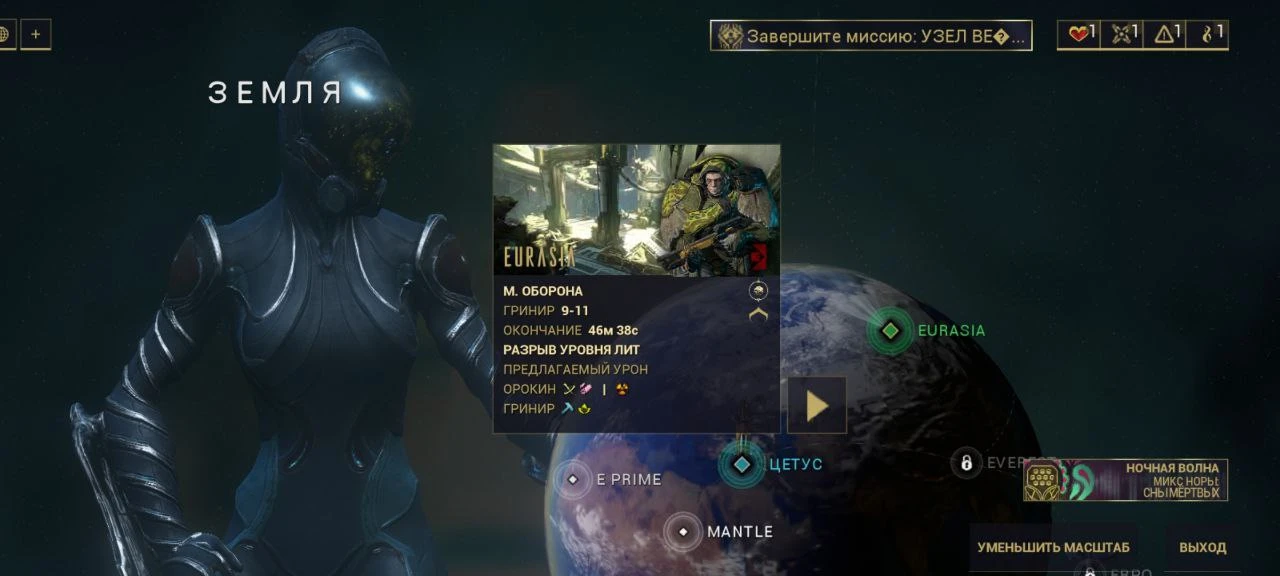Start the mission with the yellow play arrow
Image resolution: width=1280 pixels, height=576 pixels.
[817, 405]
